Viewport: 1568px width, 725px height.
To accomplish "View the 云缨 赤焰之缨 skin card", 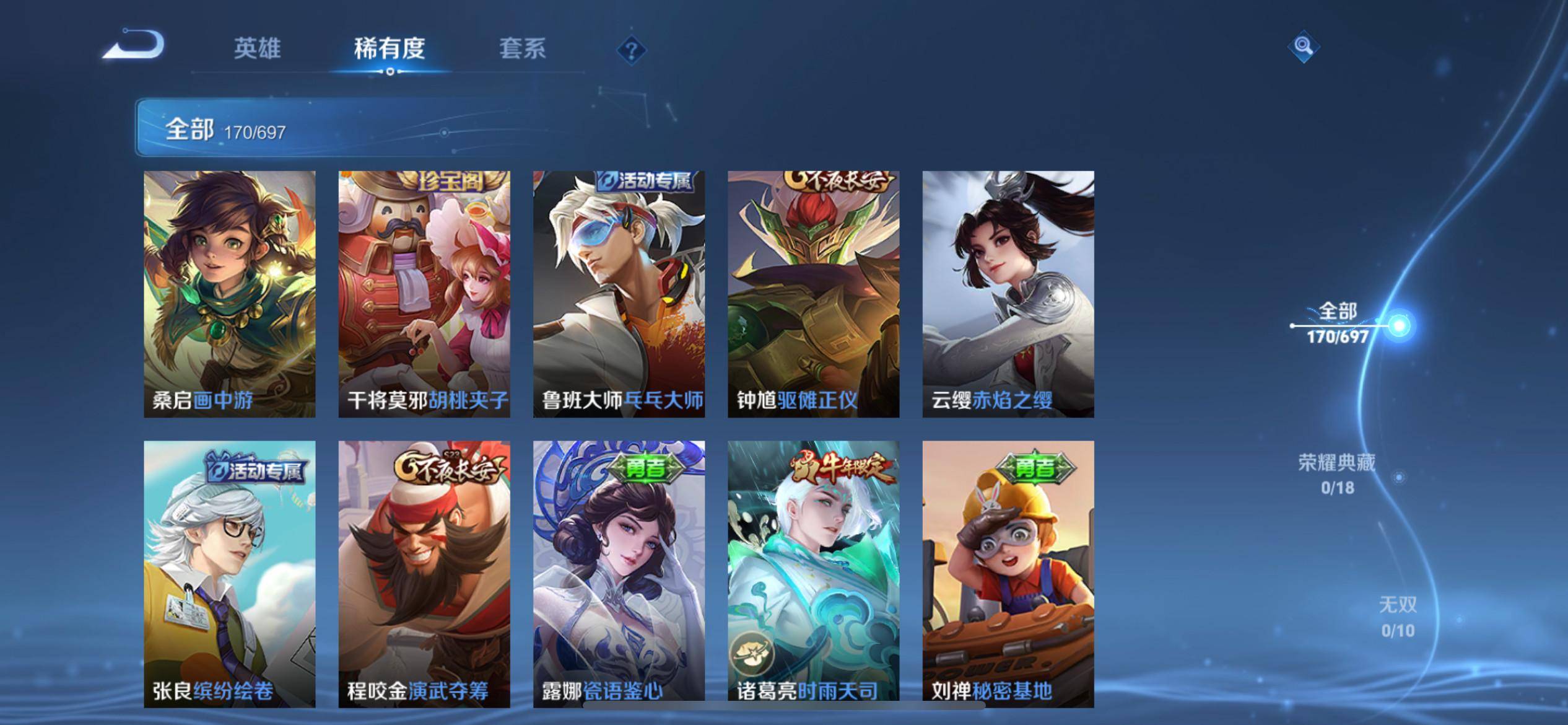I will (1008, 294).
